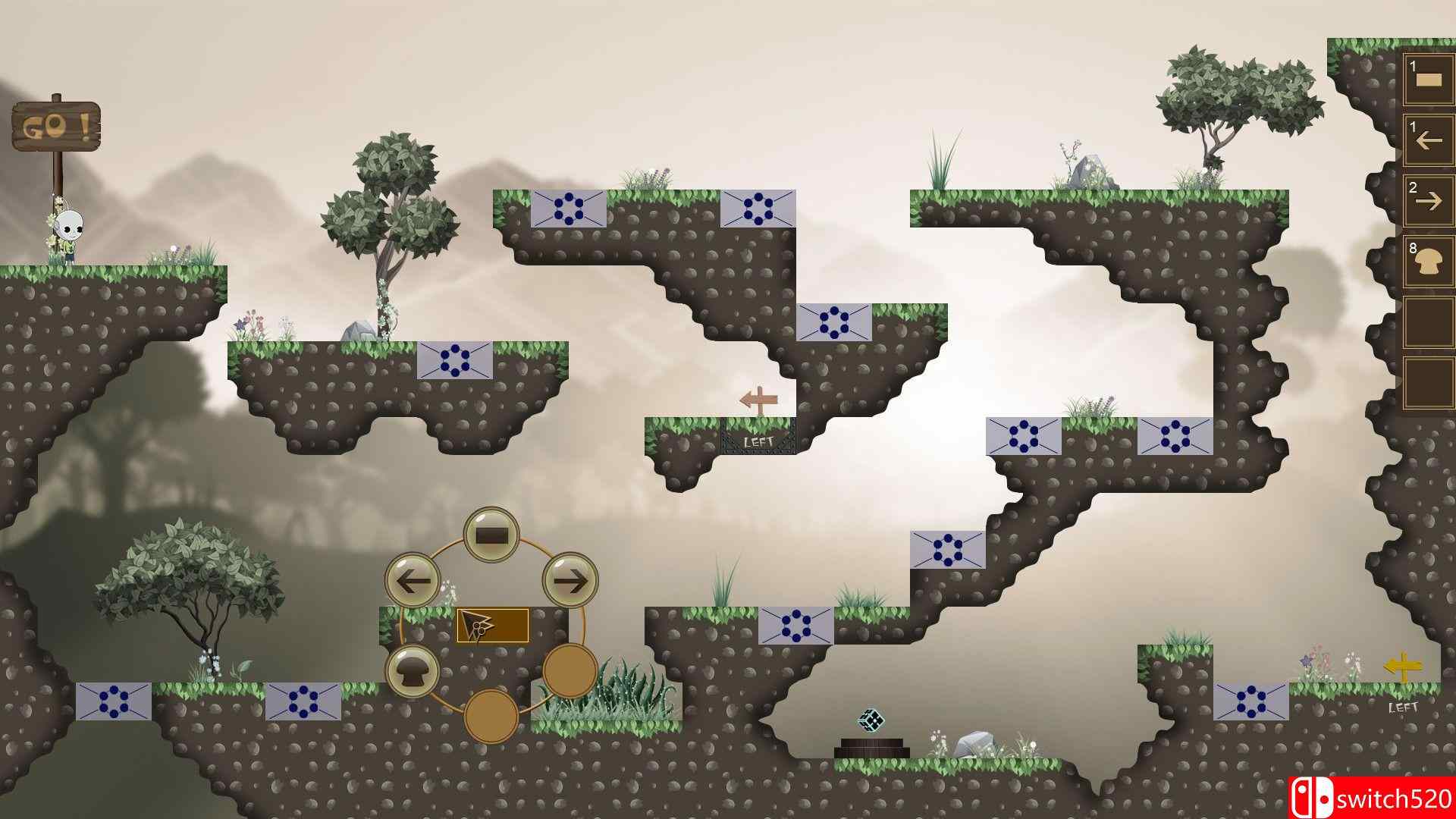Select the plank item in sidebar inventory
This screenshot has width=1456, height=819.
tap(1429, 78)
